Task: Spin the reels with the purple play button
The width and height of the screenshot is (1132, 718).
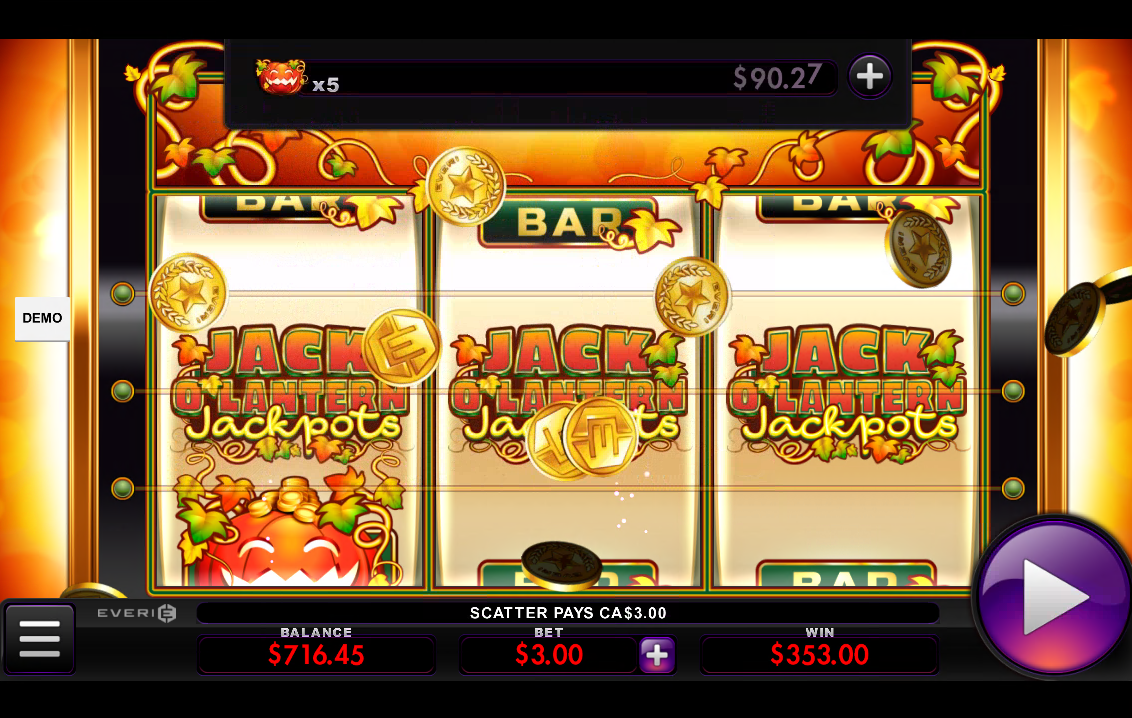Action: (x=1053, y=597)
